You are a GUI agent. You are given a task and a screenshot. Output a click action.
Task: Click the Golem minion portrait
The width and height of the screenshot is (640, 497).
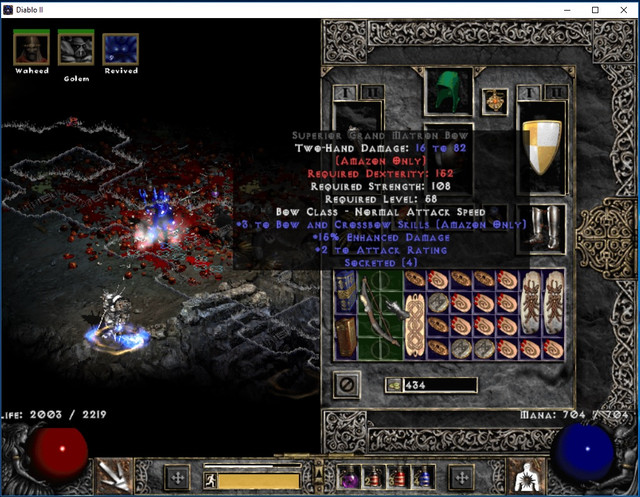76,48
